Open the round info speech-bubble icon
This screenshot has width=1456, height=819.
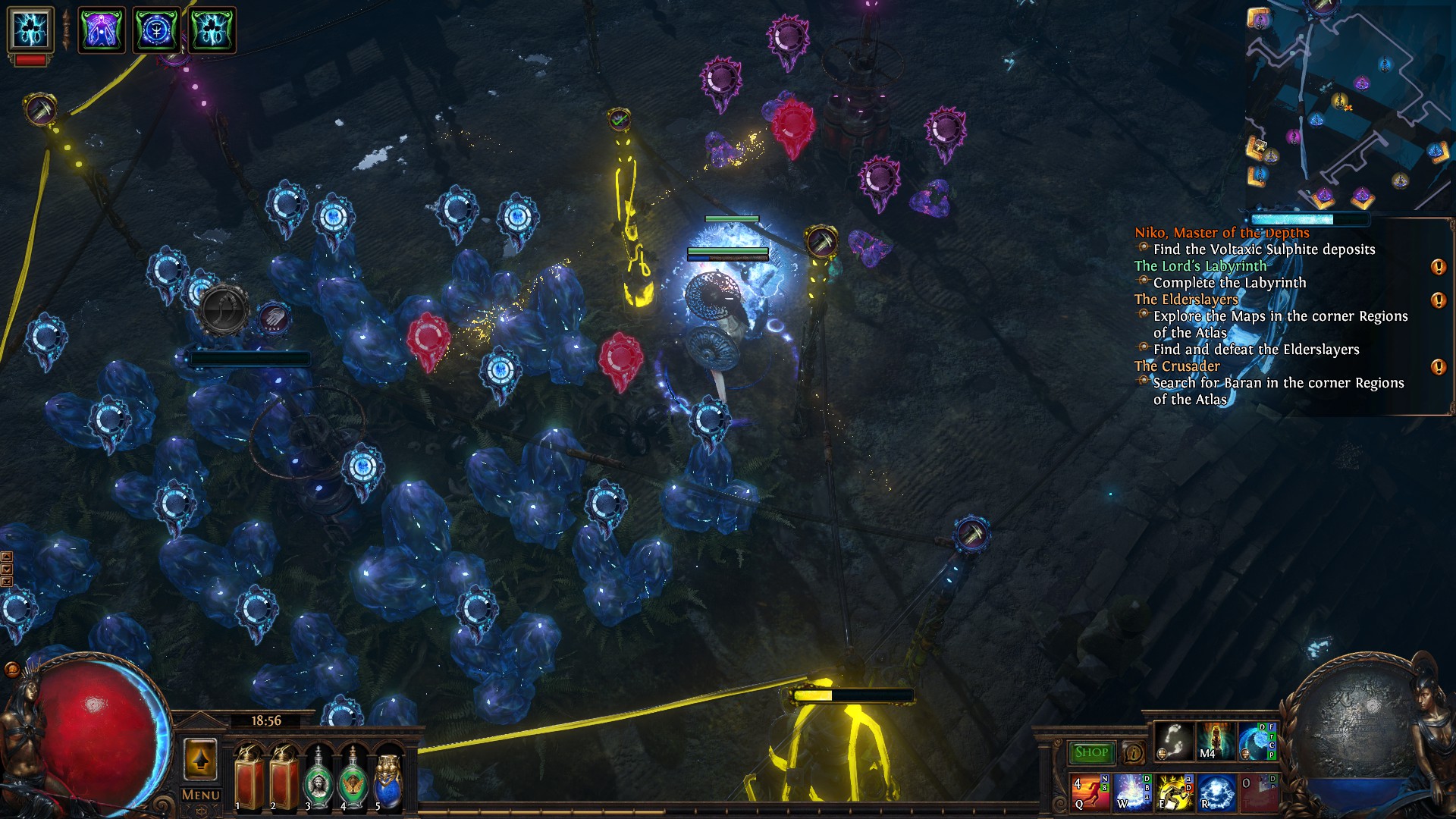[1134, 752]
